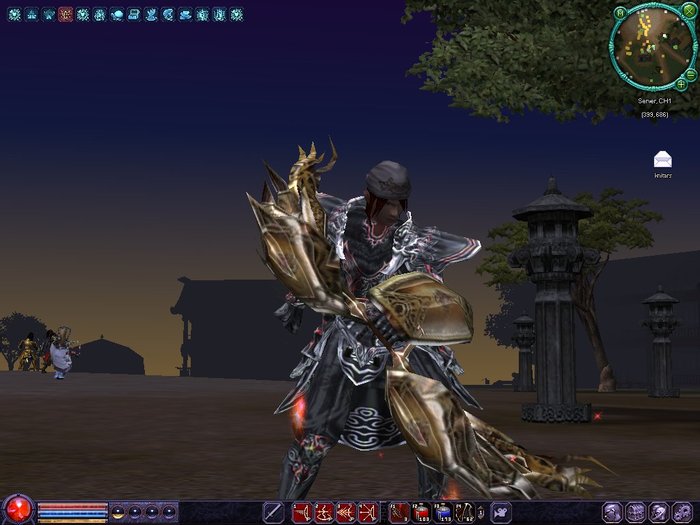Click the minimap's plus zoom button
The height and width of the screenshot is (525, 700).
click(x=681, y=84)
